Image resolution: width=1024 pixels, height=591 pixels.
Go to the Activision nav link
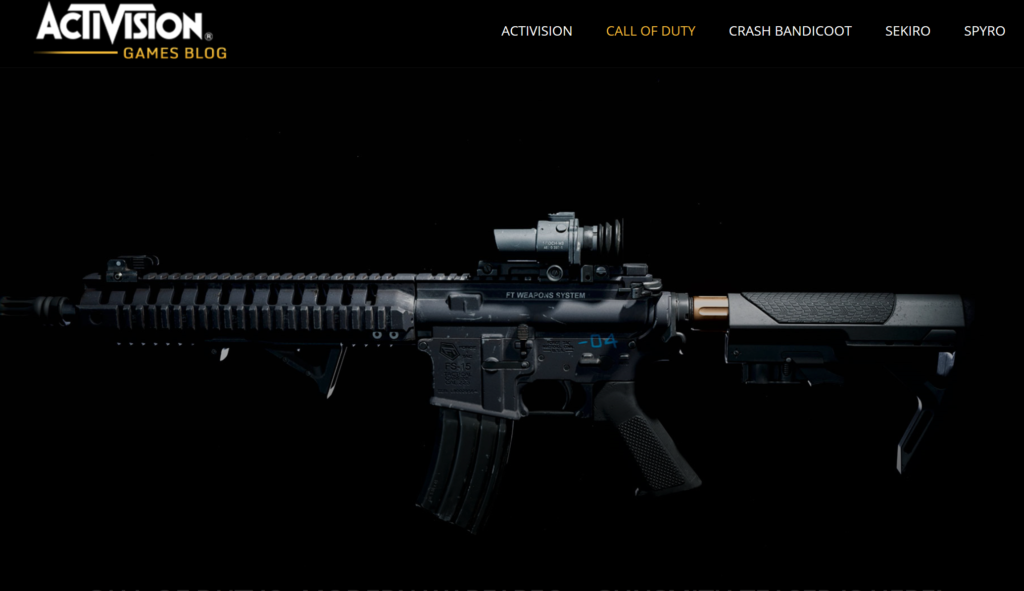tap(537, 31)
